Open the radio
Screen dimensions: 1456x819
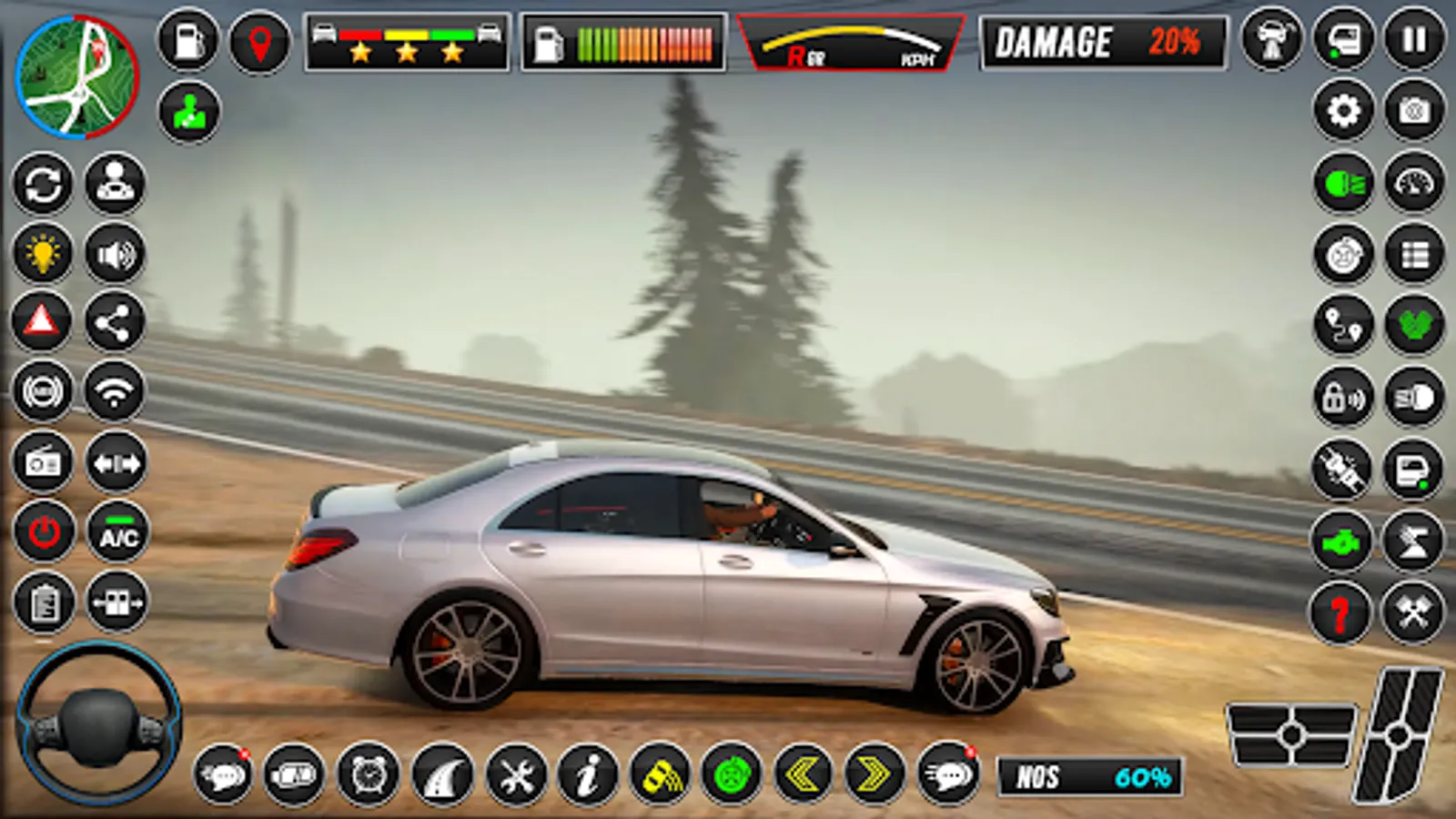click(x=43, y=464)
